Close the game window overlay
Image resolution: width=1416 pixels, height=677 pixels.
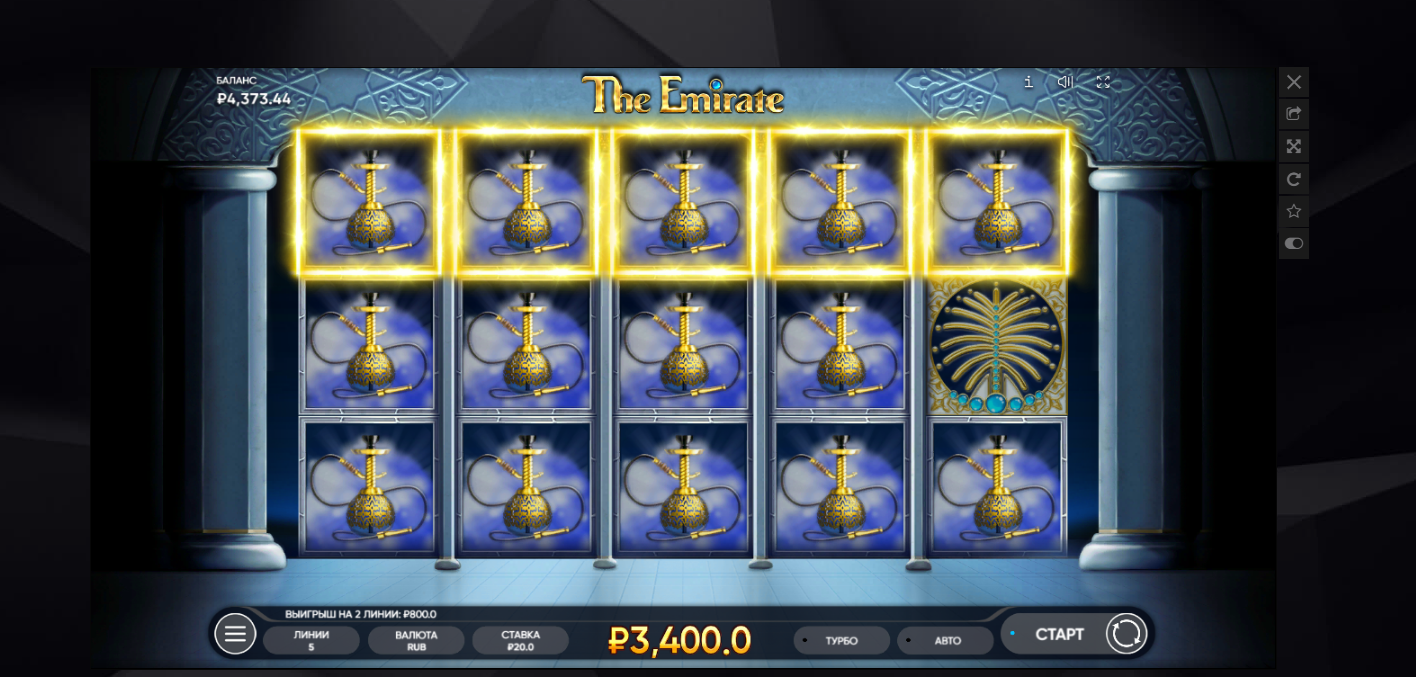pyautogui.click(x=1294, y=82)
